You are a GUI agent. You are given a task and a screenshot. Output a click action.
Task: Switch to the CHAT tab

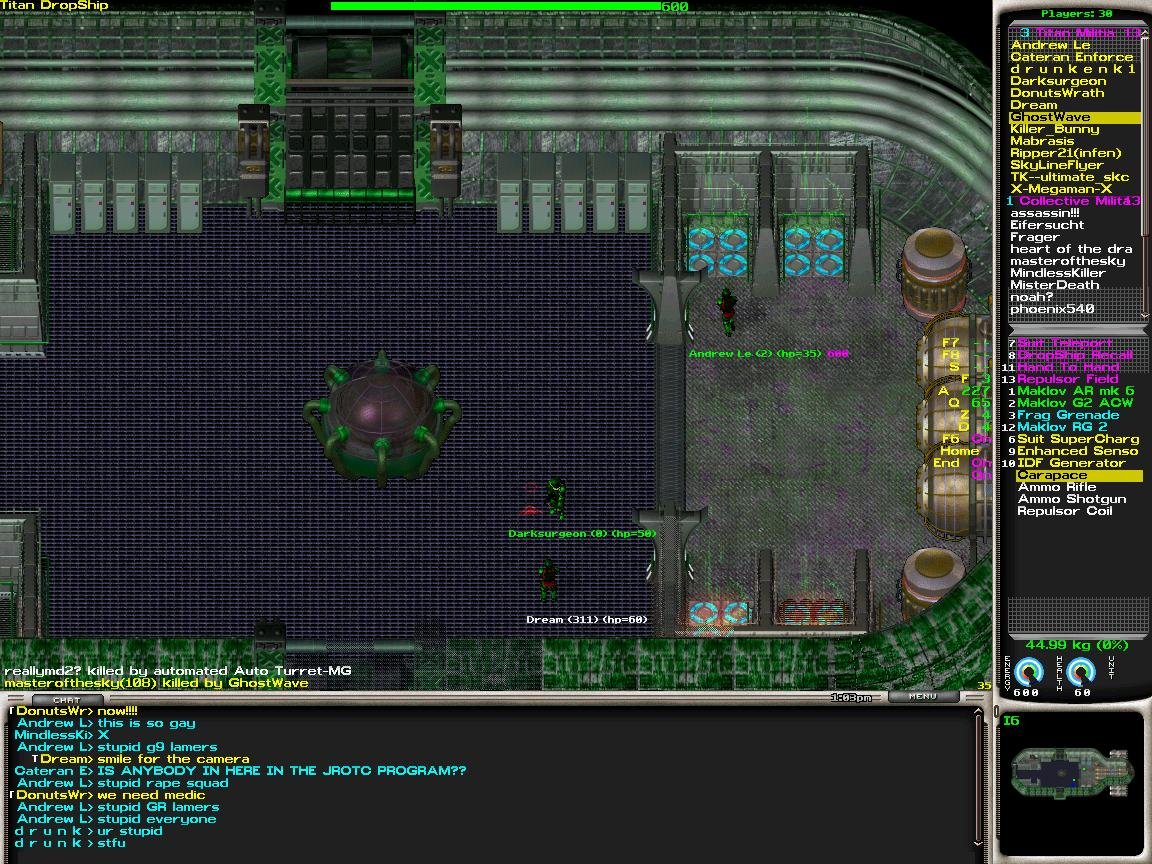pos(67,699)
